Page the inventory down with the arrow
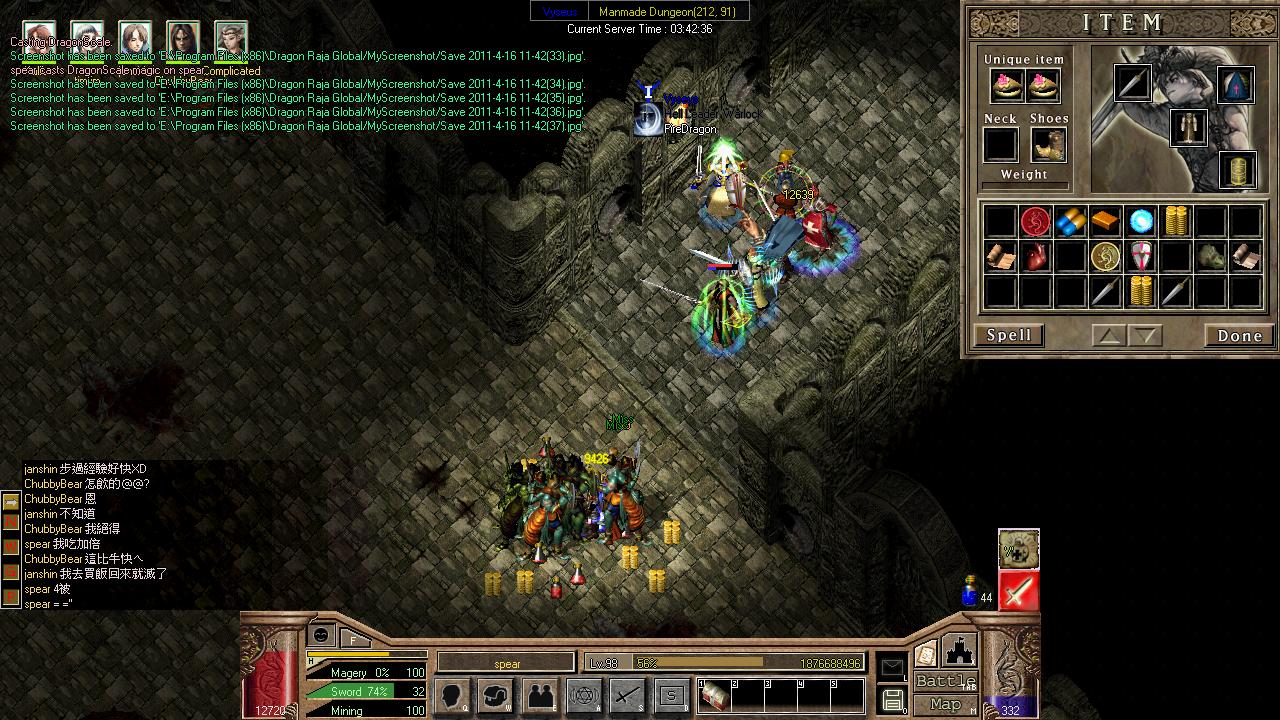 [x=1146, y=336]
